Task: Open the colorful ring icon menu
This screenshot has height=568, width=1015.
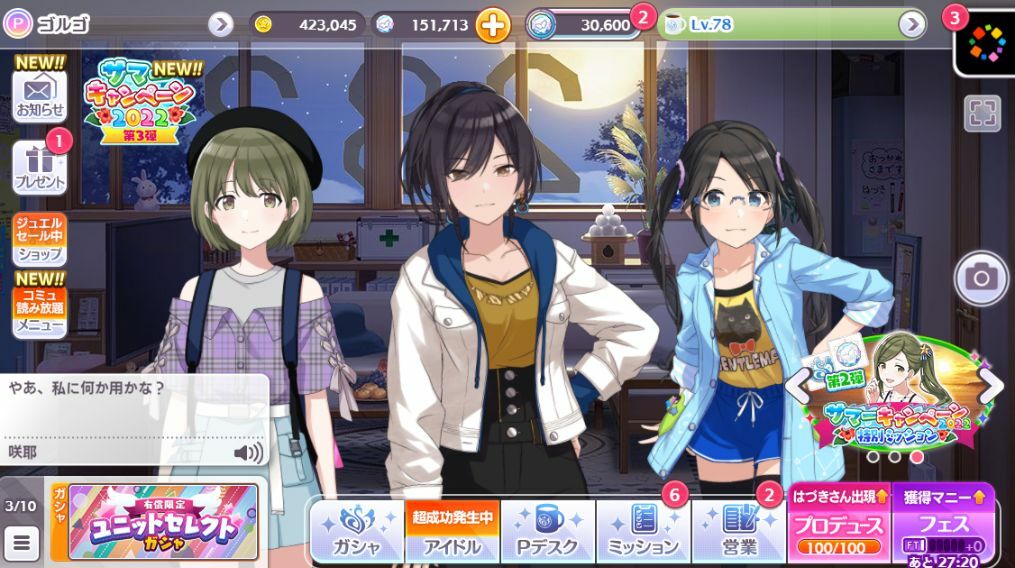Action: pos(985,42)
